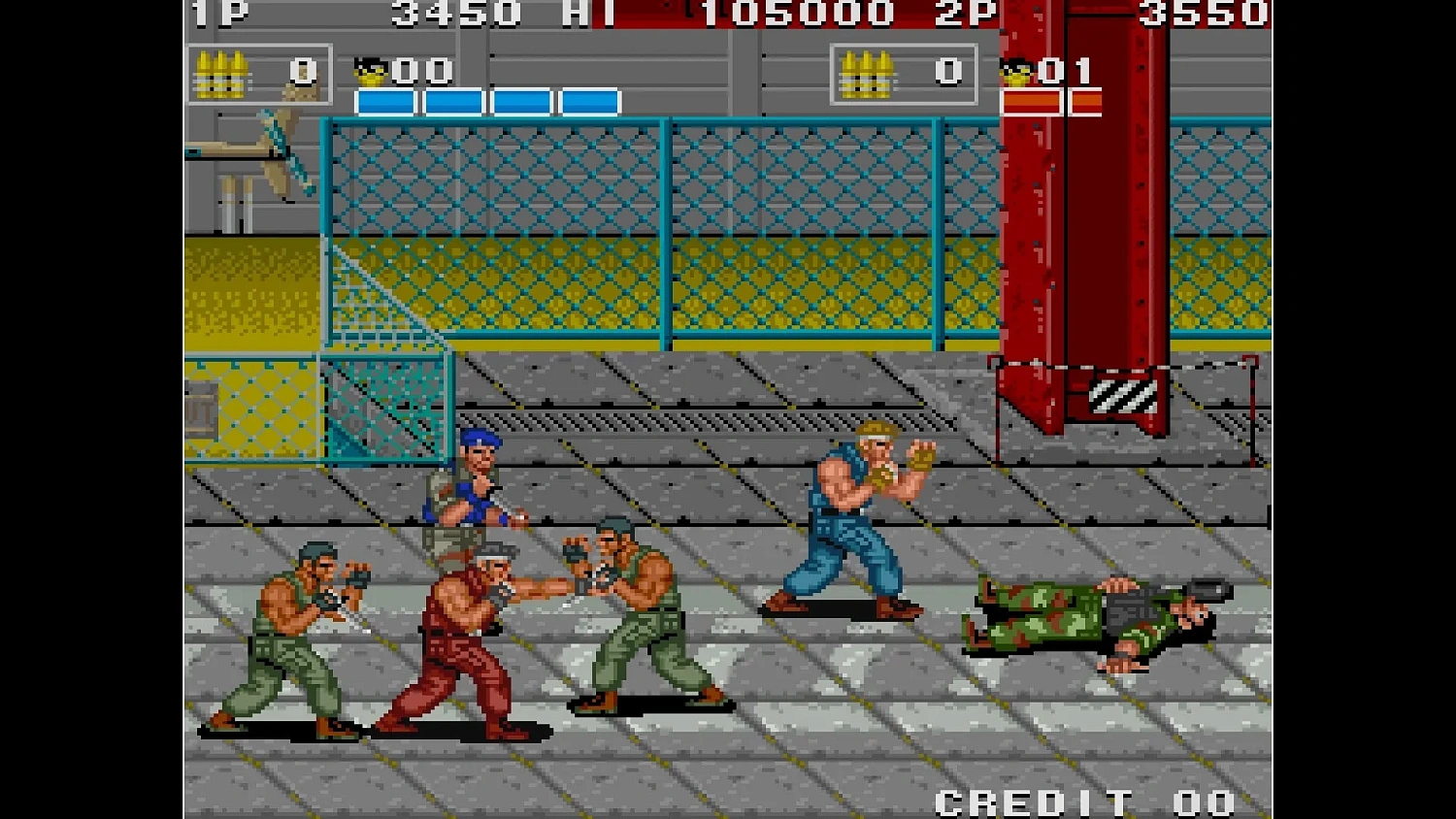This screenshot has height=819, width=1456.
Task: Toggle the first blue health segment of 1P
Action: coord(386,97)
